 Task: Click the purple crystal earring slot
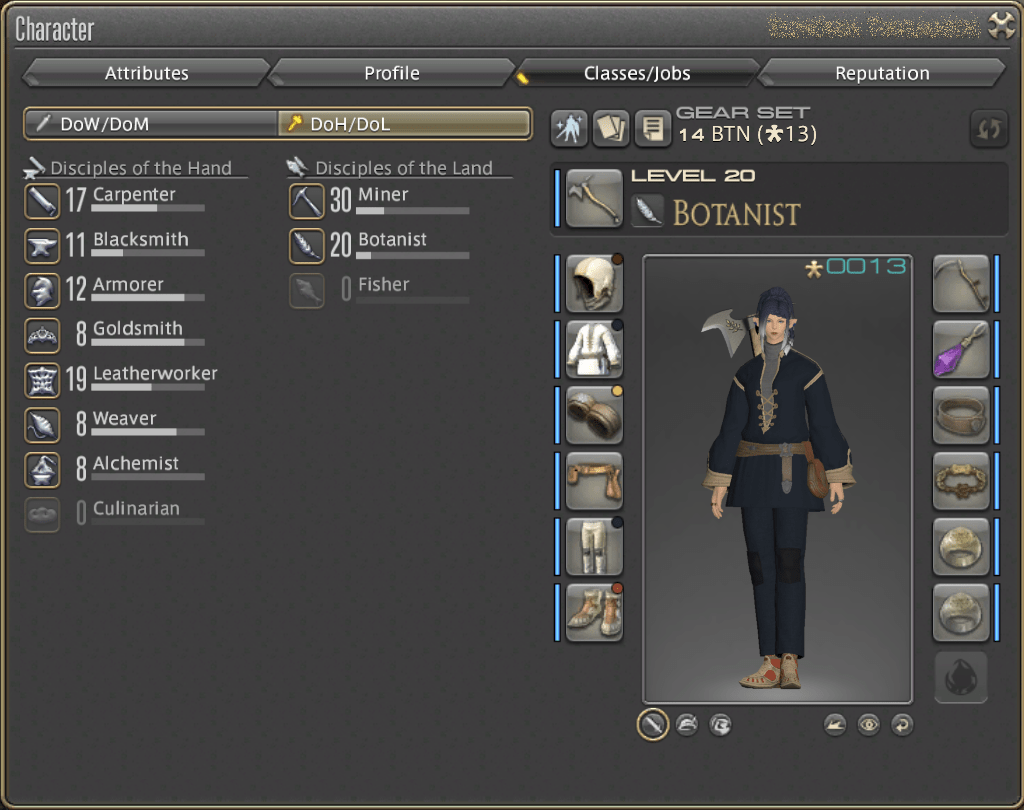(x=961, y=349)
